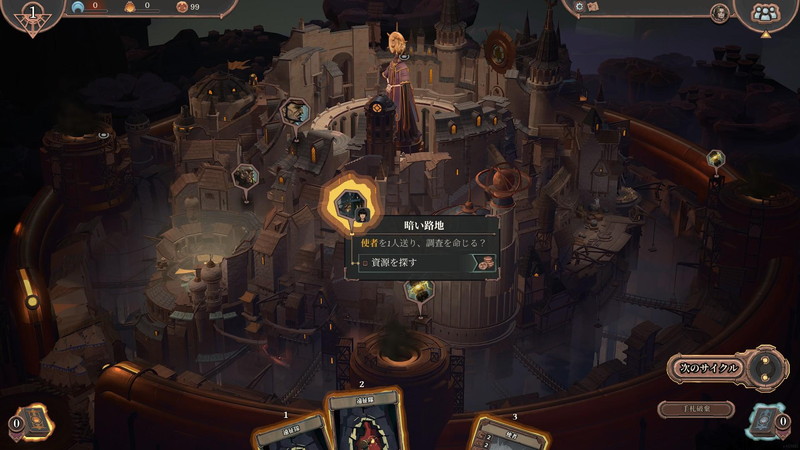Open the settings gear icon
This screenshot has width=800, height=450.
578,7
